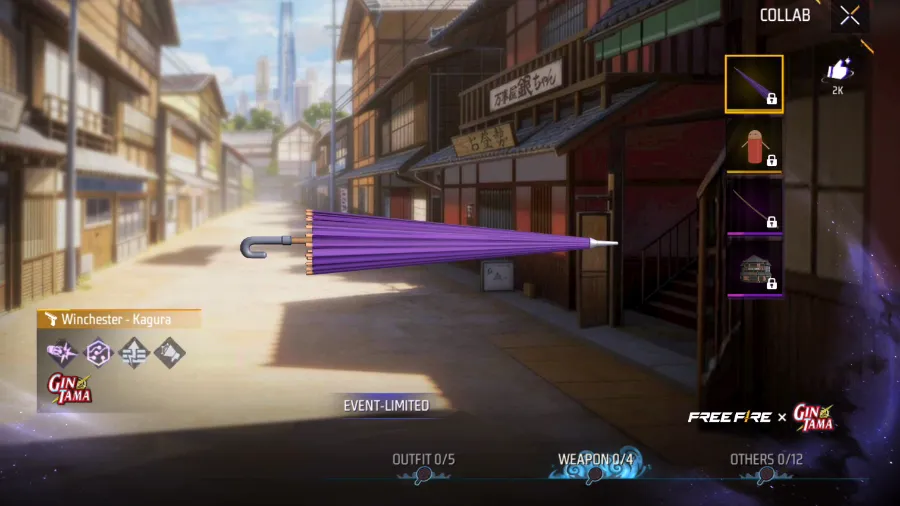Tap the Event-Limited label
900x506 pixels.
pyautogui.click(x=386, y=406)
